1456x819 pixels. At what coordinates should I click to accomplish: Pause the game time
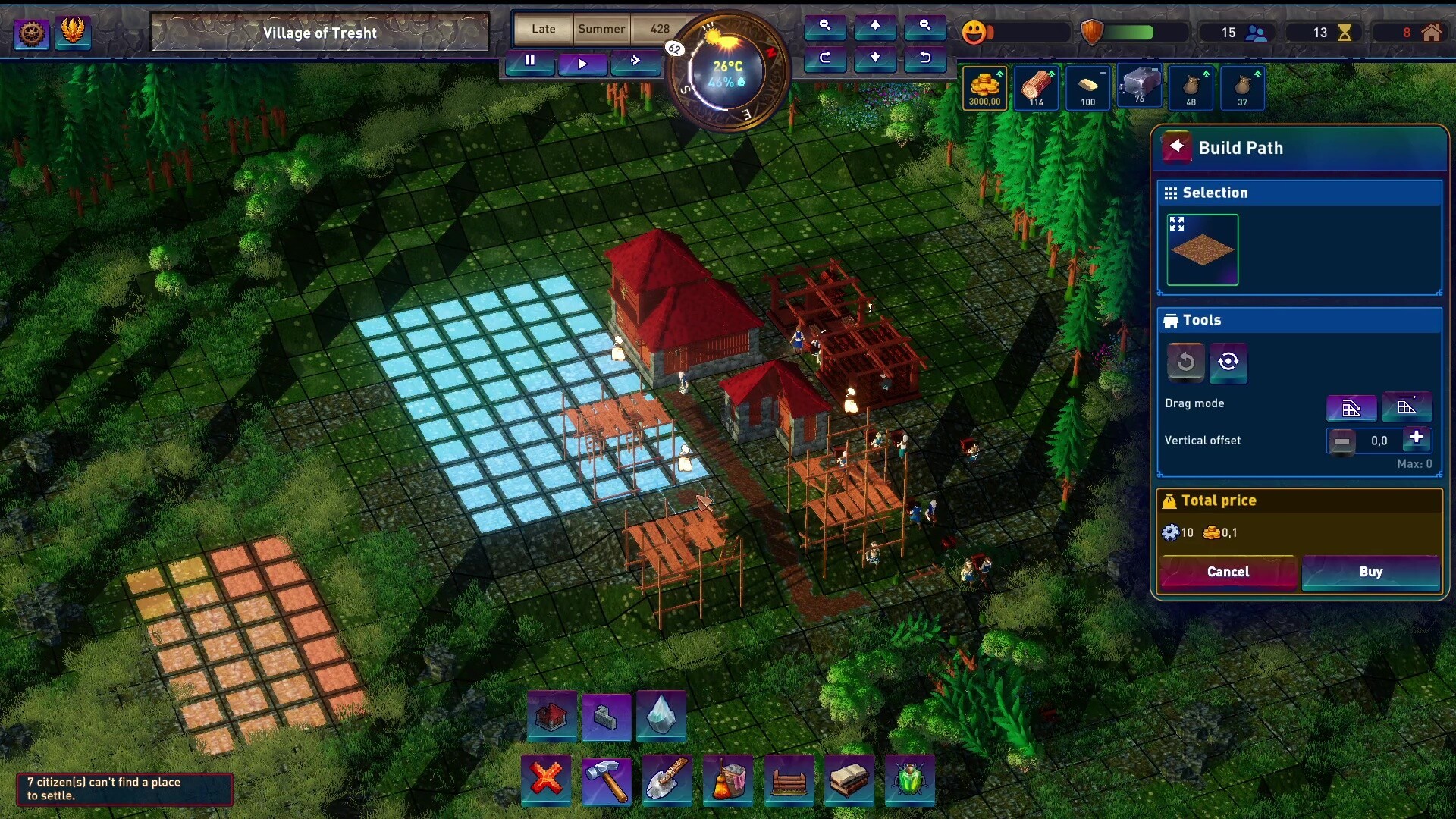pos(530,61)
